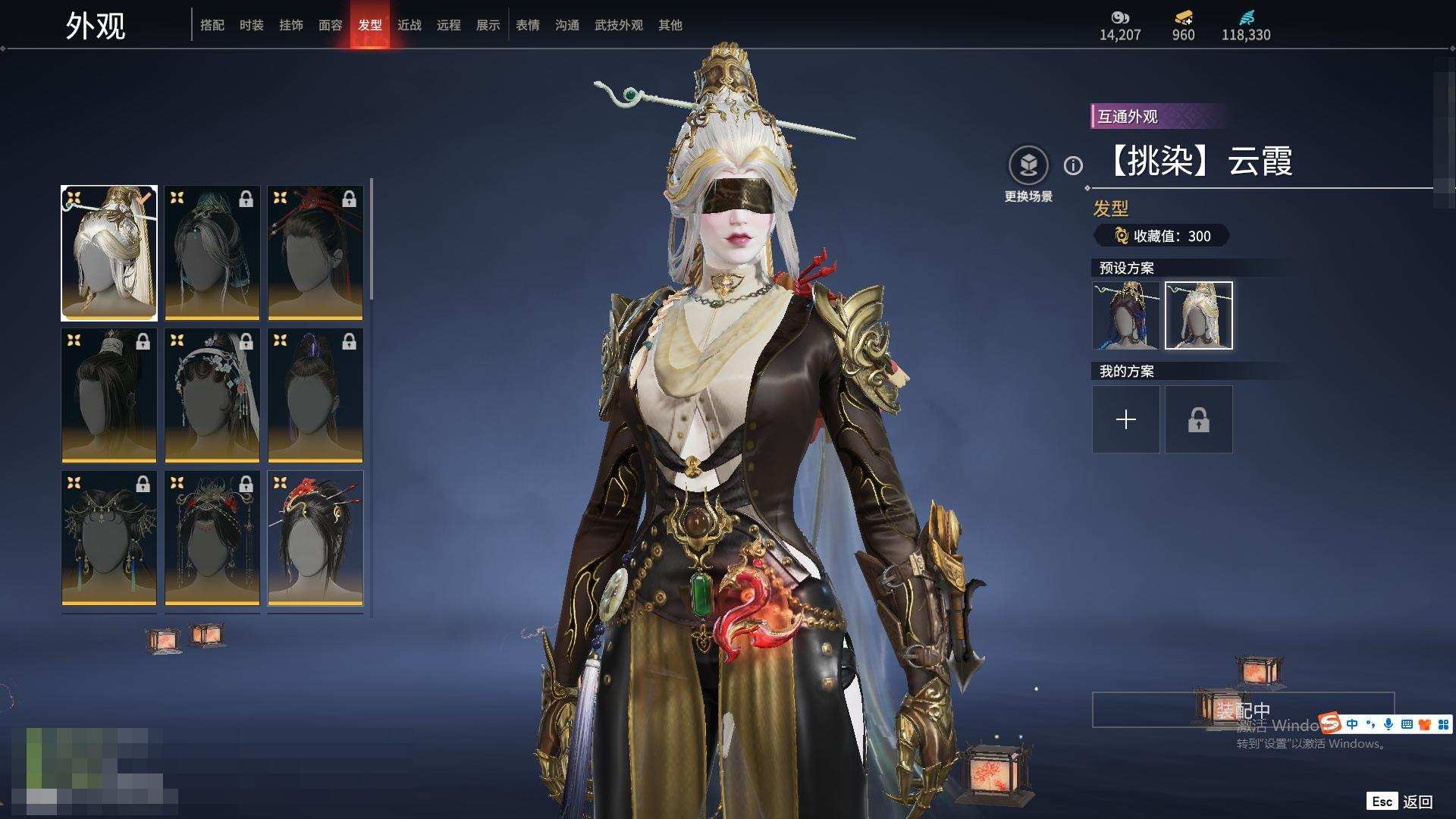Choose the dark purple preset hair scheme

[x=1126, y=315]
